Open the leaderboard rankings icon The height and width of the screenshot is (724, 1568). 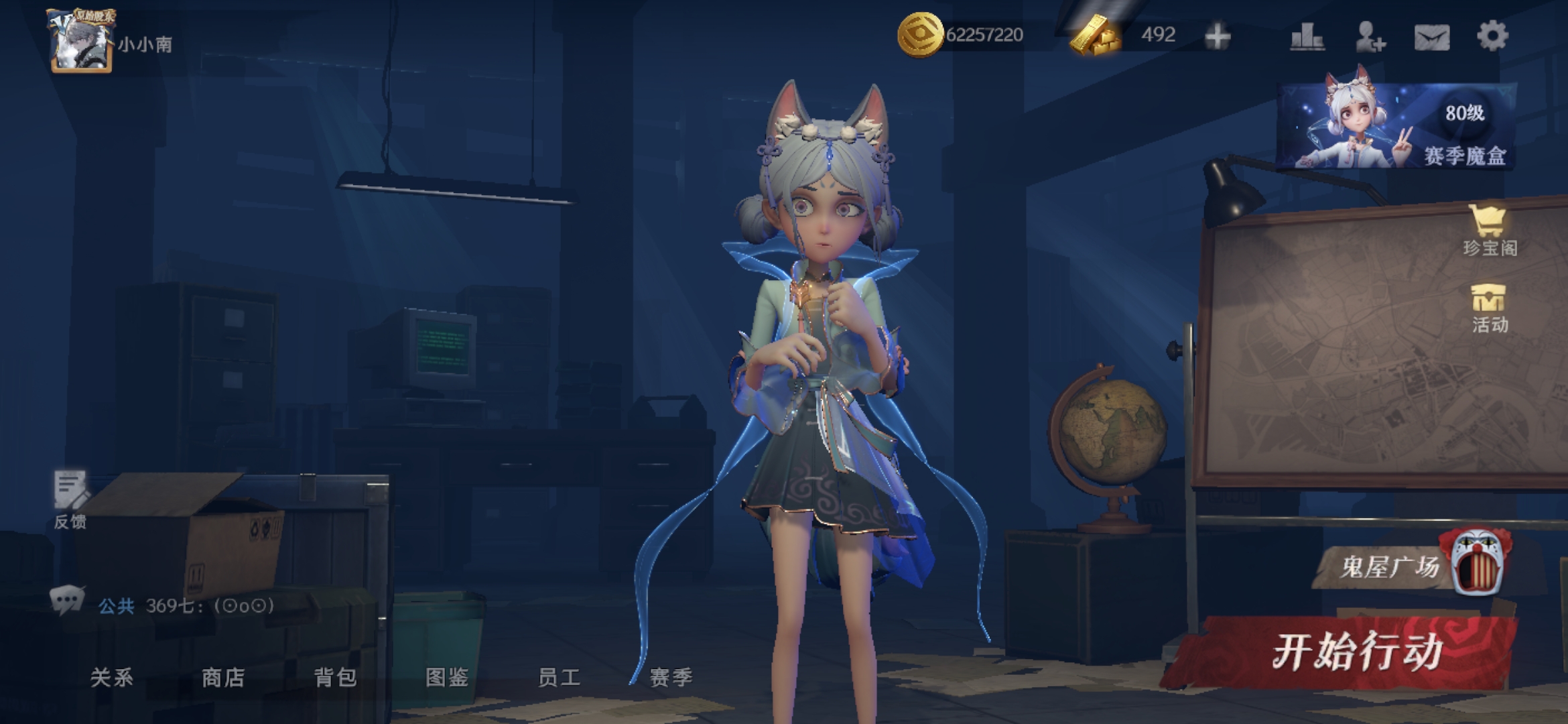(x=1307, y=36)
